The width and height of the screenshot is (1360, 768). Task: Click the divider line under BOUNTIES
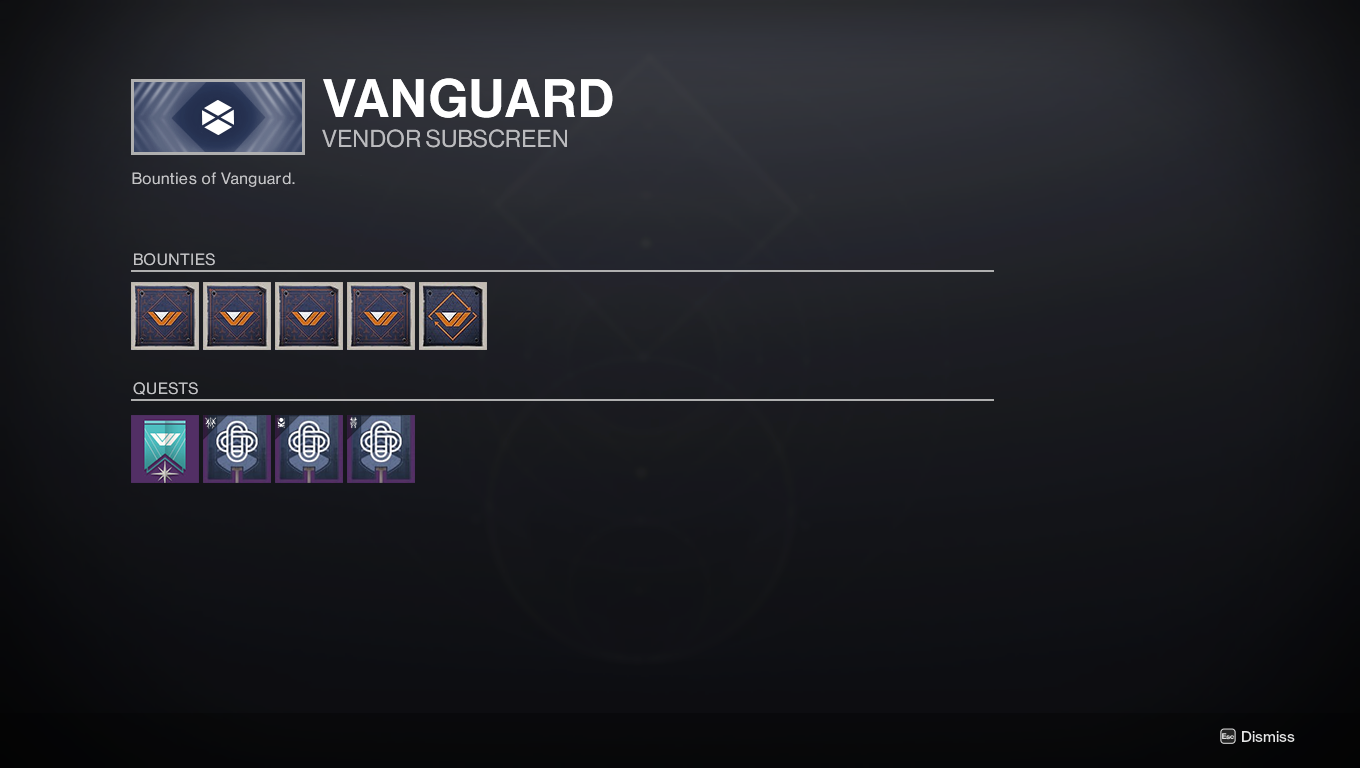pos(562,271)
